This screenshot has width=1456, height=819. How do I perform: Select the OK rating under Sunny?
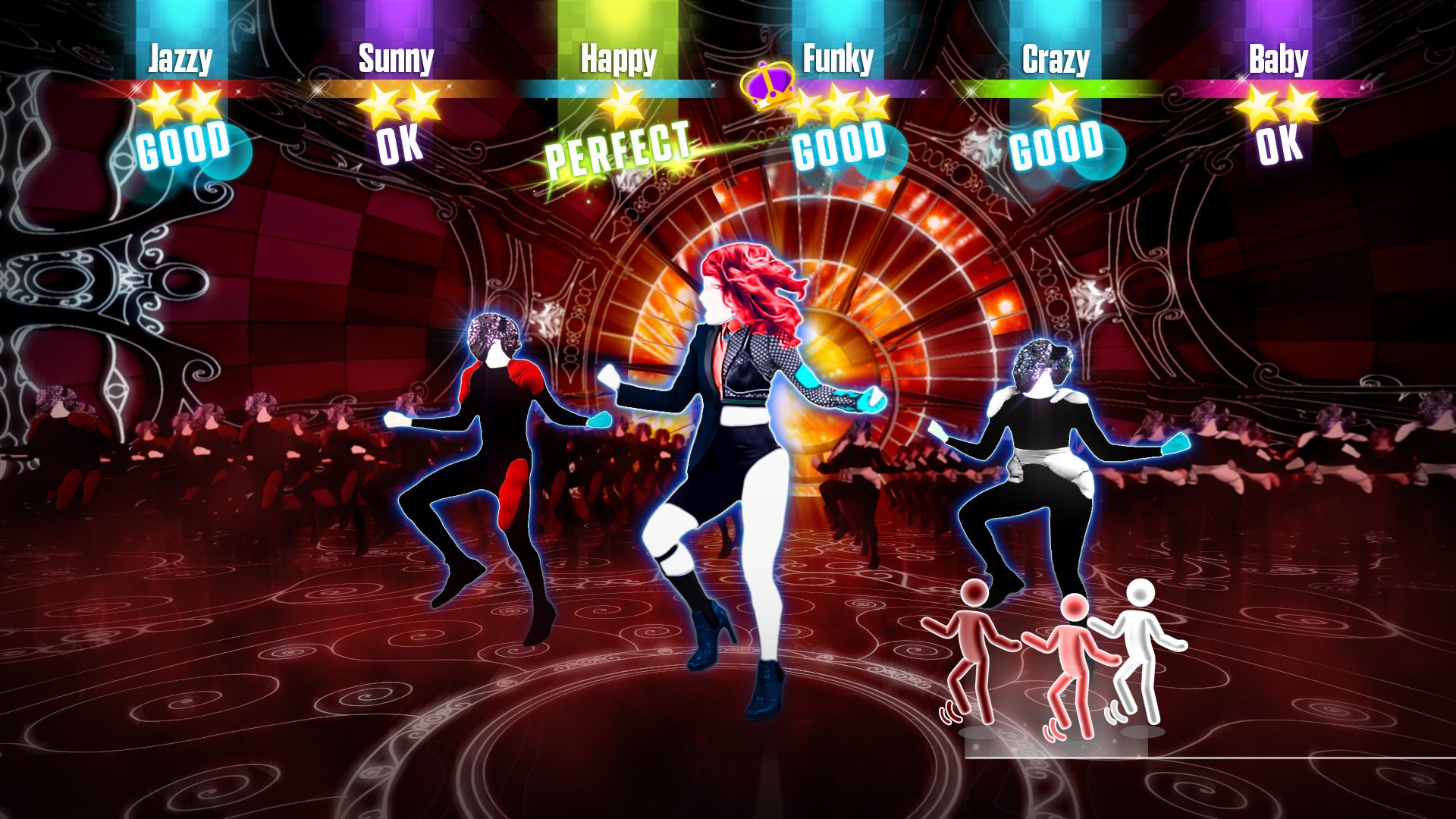(x=401, y=145)
